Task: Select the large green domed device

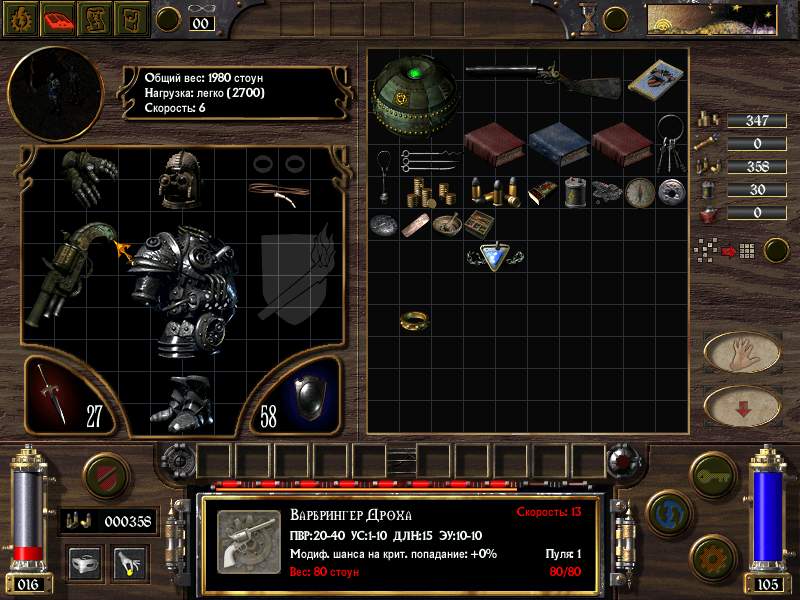Action: (x=413, y=90)
